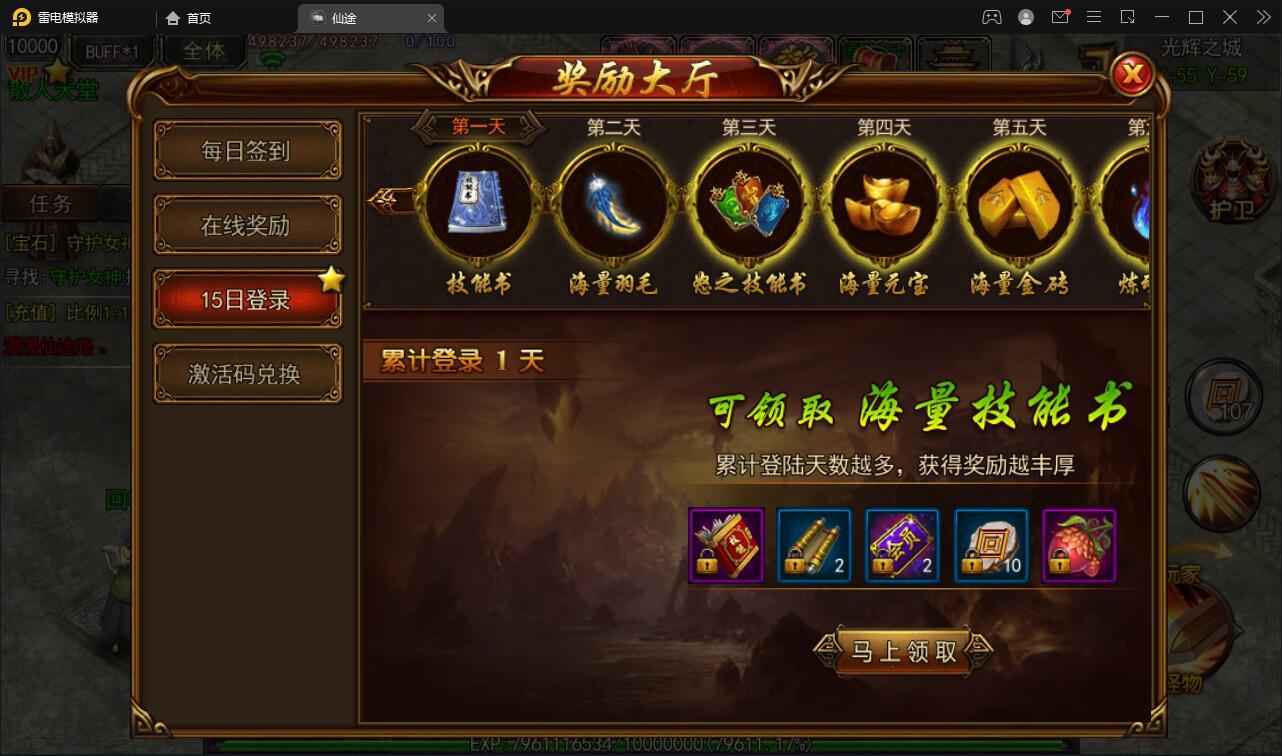Click the 海量羽毛 reward icon
Screen dimensions: 1282x756
click(612, 203)
